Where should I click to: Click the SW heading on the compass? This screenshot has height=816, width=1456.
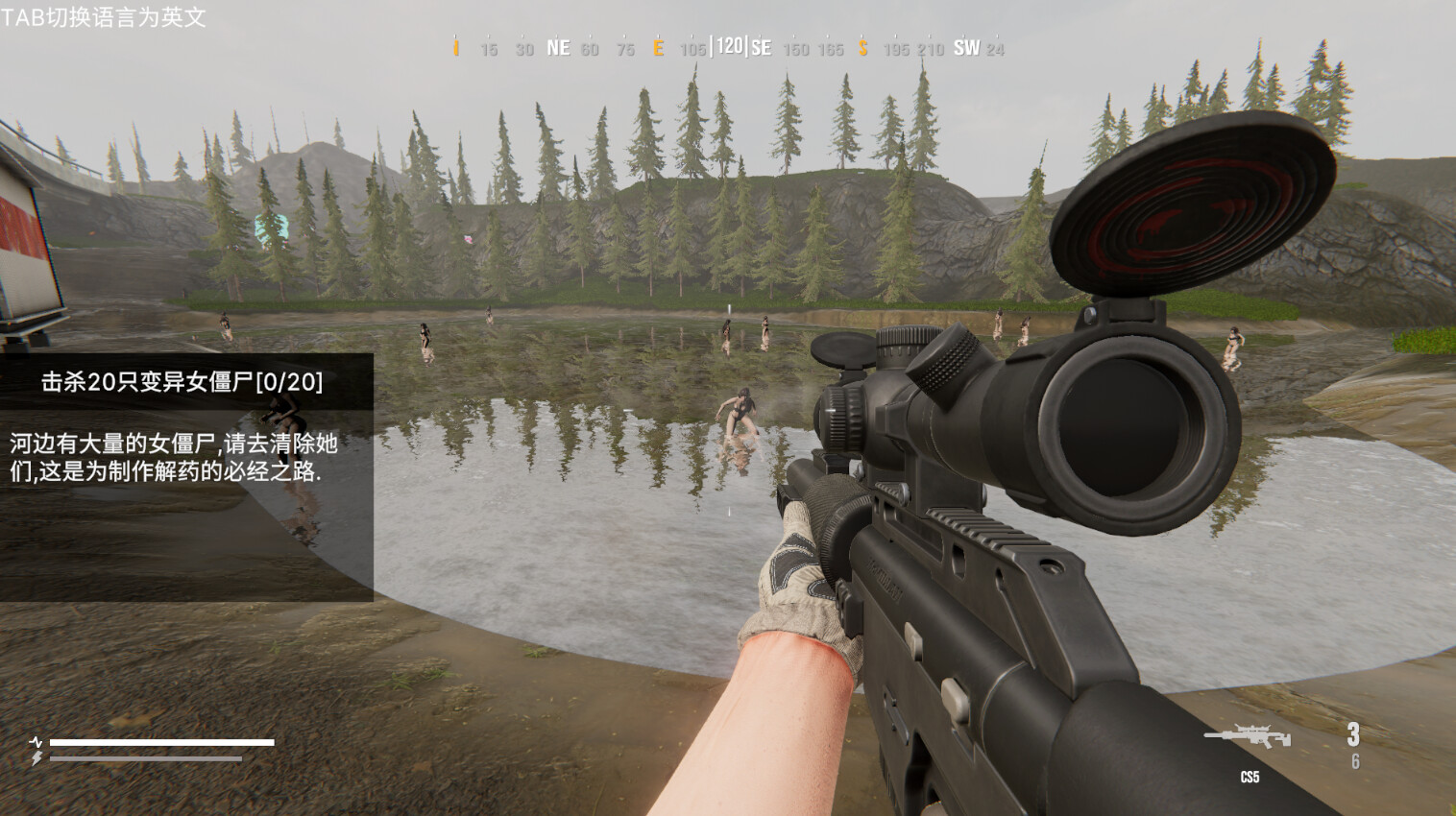966,46
